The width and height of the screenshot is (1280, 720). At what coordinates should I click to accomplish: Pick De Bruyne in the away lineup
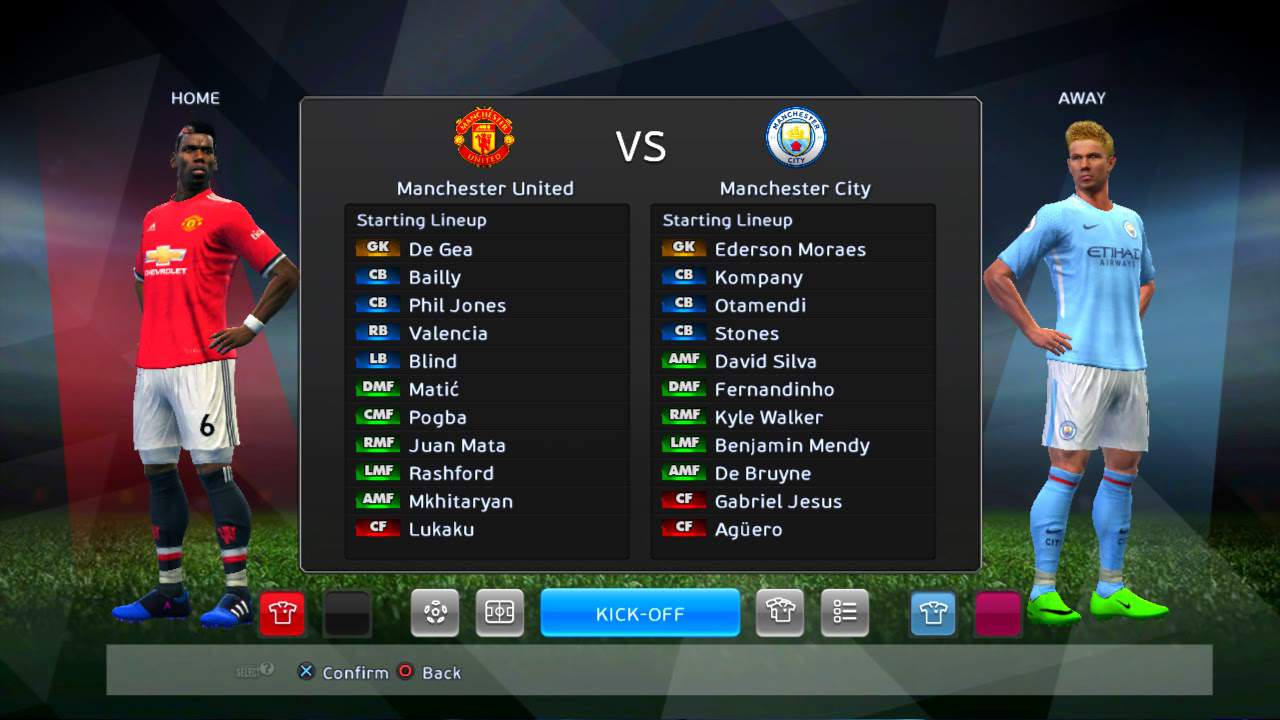[x=762, y=473]
